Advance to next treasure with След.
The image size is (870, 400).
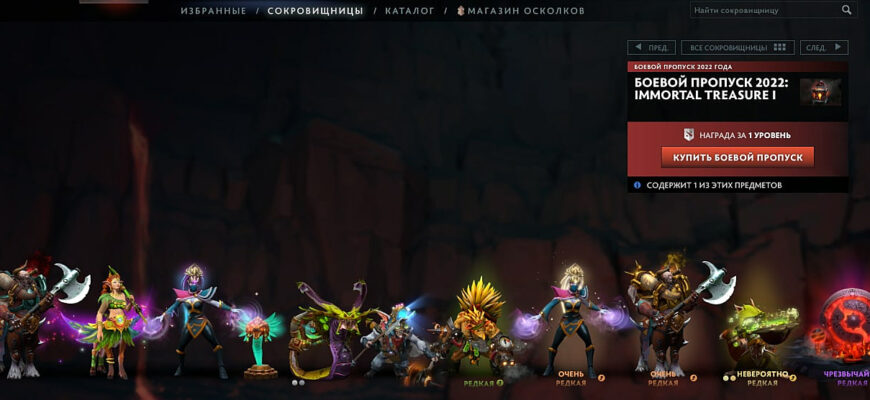click(824, 47)
